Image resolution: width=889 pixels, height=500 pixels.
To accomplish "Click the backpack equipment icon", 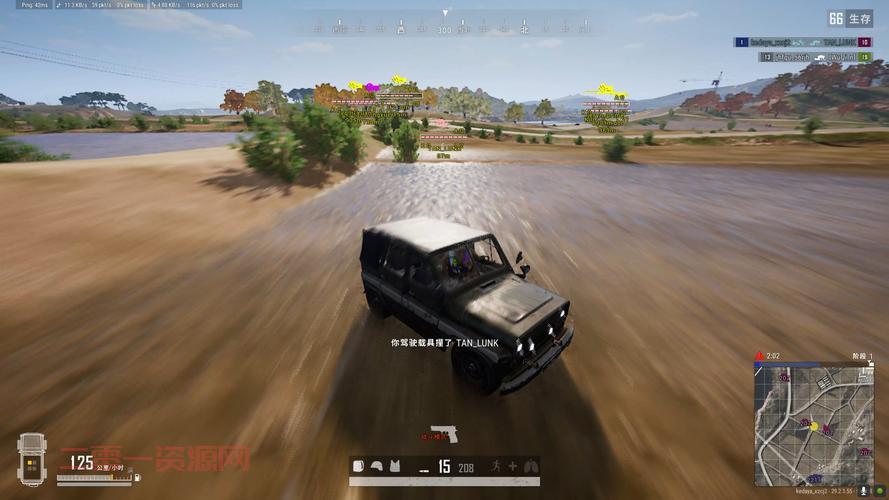I will (359, 466).
